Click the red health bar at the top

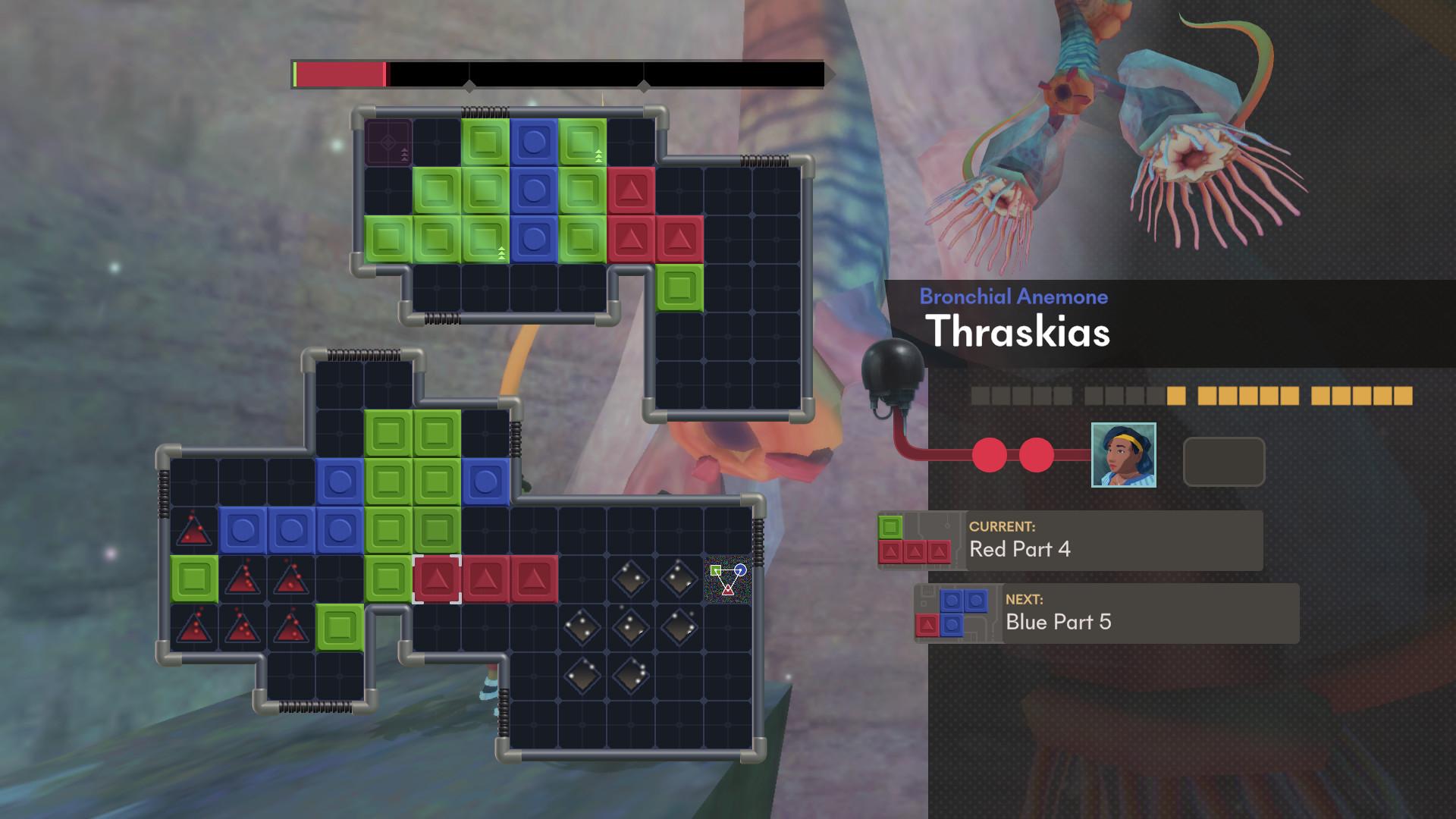coord(339,74)
